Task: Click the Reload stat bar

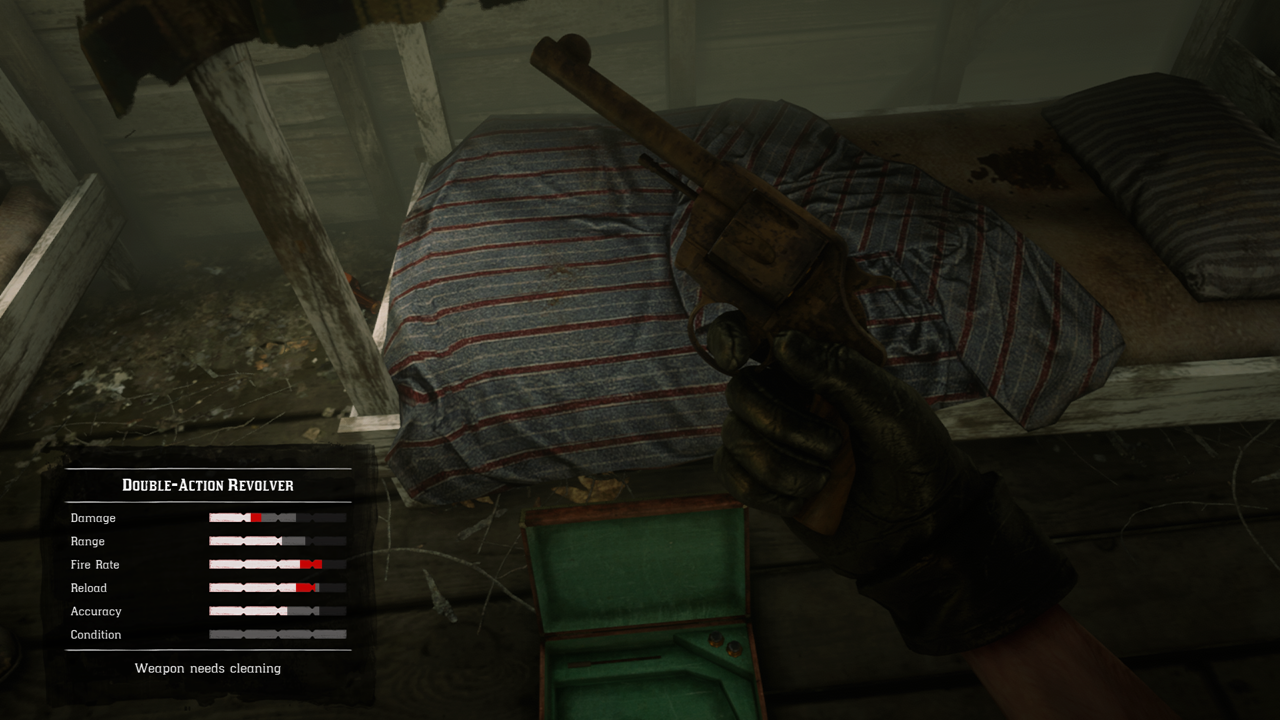Action: (277, 588)
